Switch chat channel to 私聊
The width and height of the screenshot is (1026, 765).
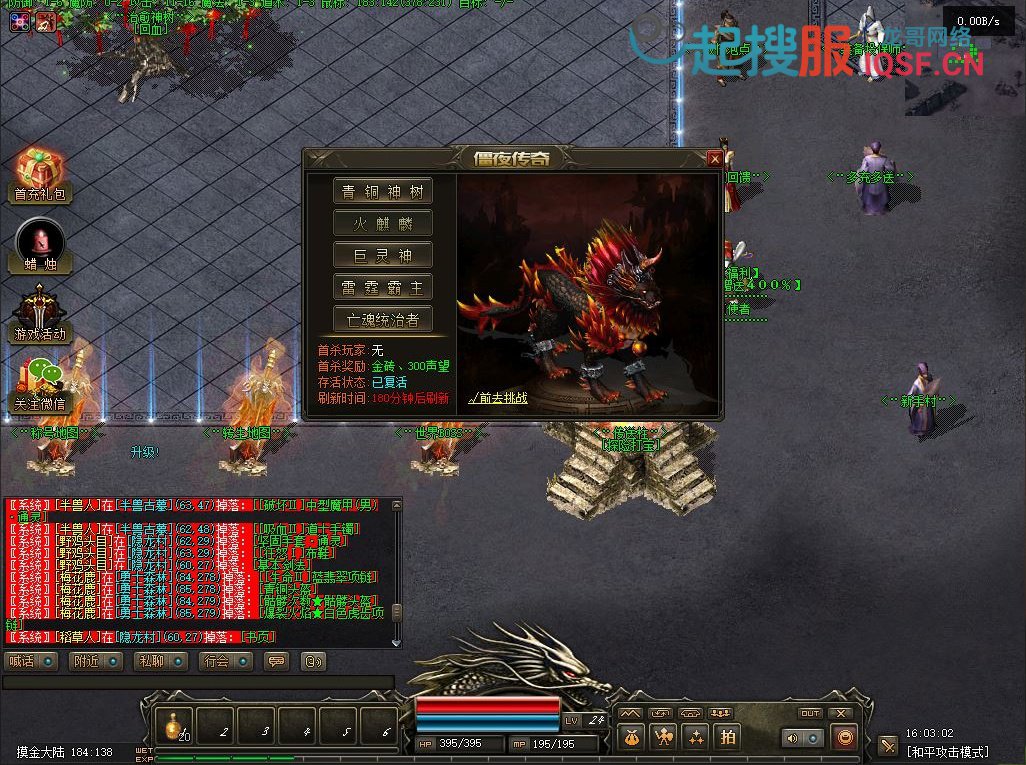[x=160, y=661]
